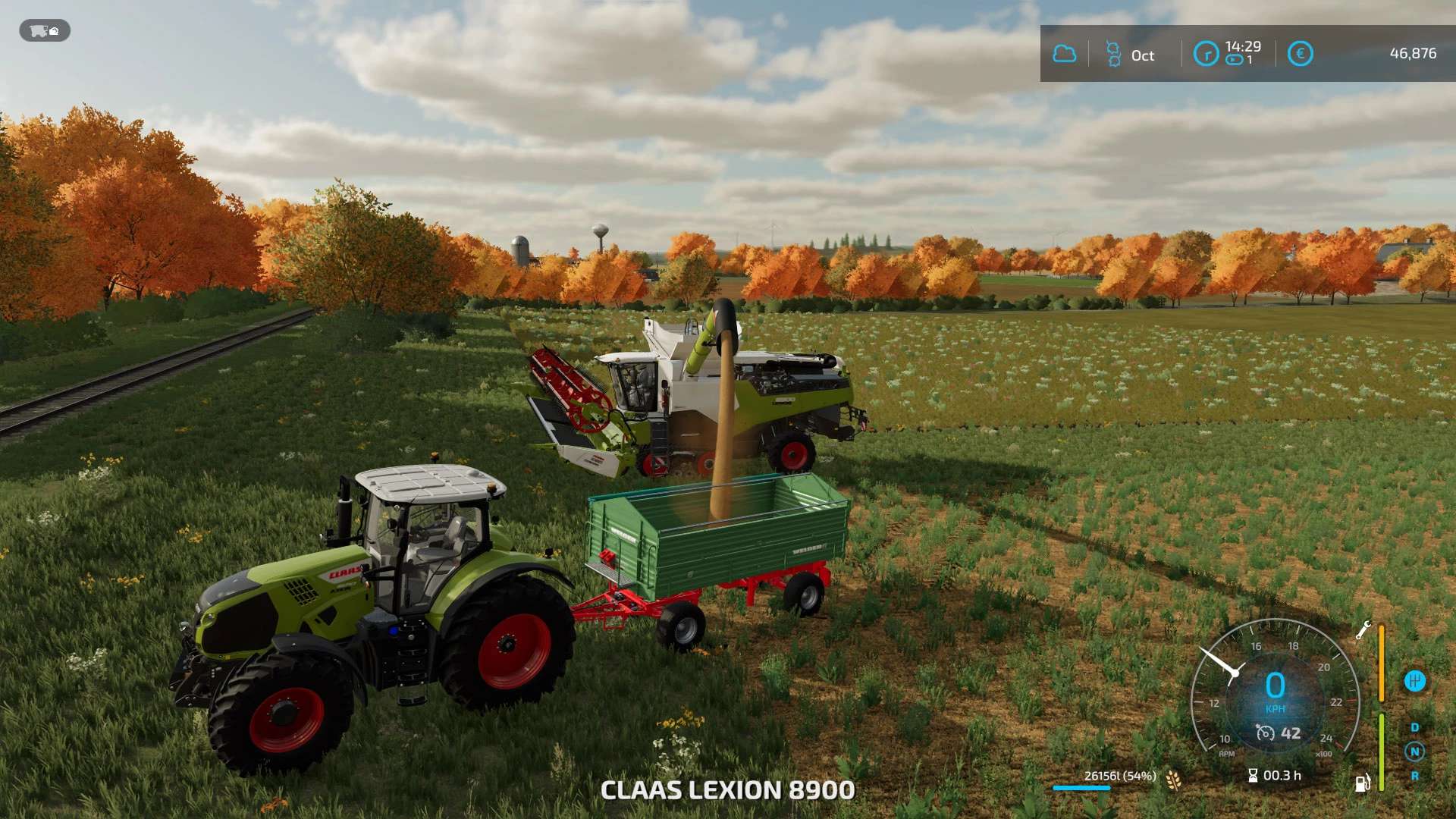
Task: Click the wrench vehicle damage icon
Action: [x=1363, y=630]
